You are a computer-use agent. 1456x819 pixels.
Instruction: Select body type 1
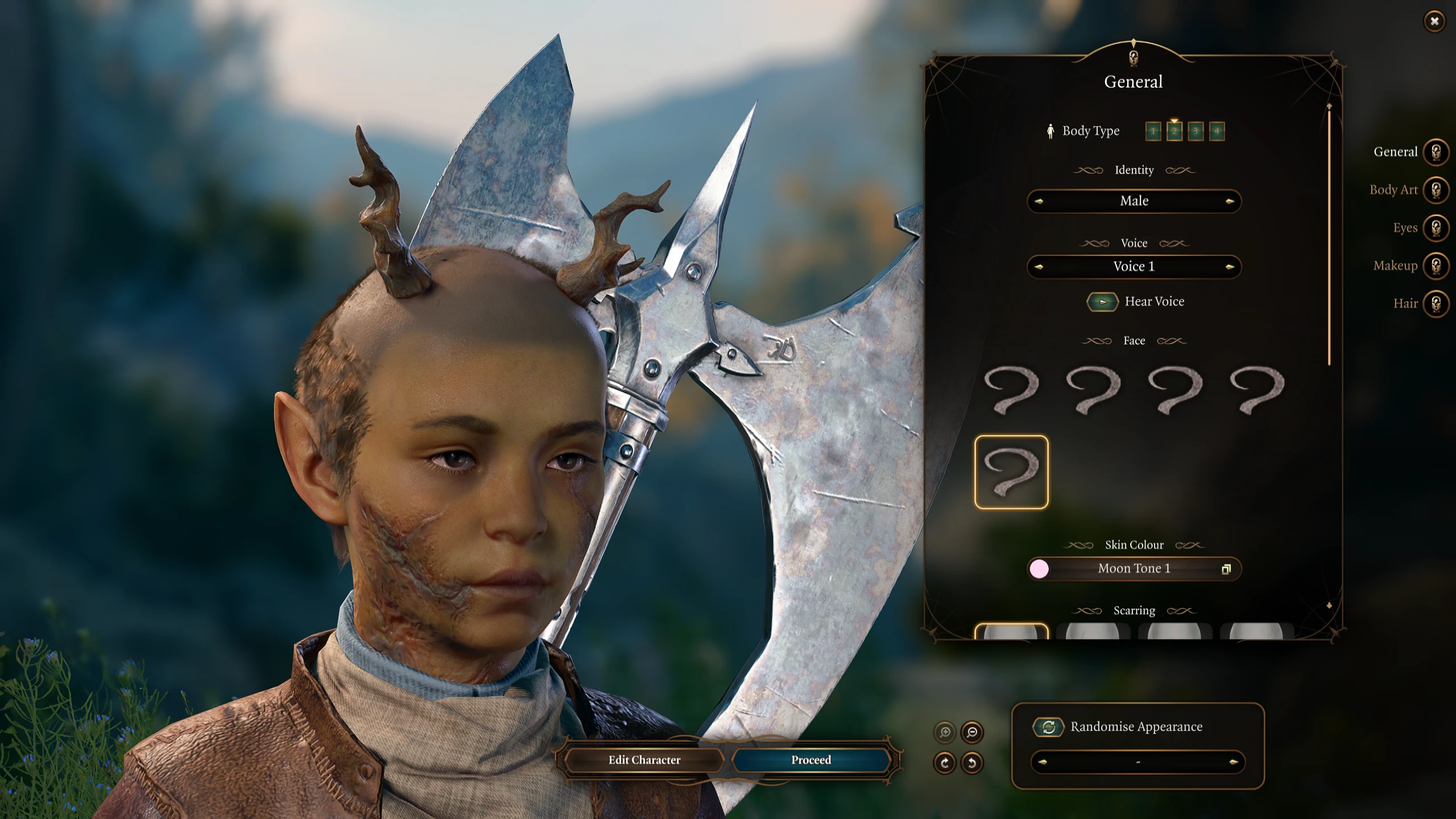coord(1153,131)
